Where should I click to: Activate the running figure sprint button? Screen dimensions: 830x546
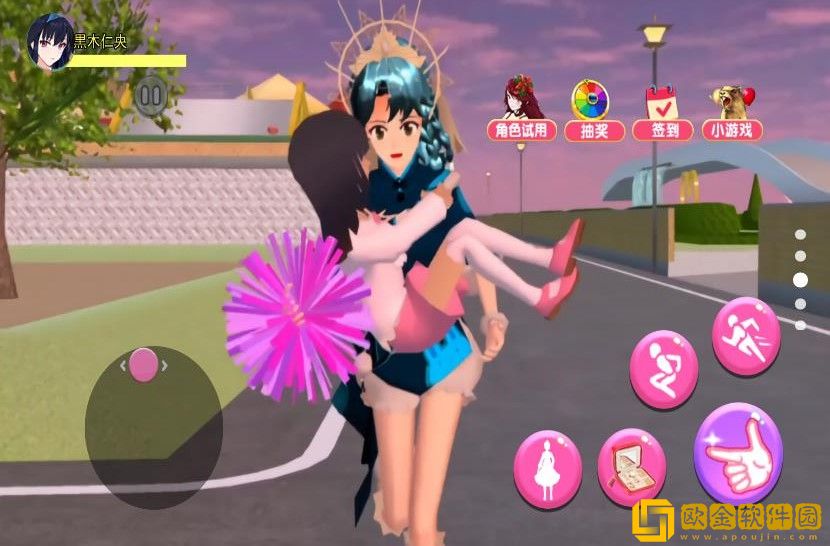click(746, 336)
